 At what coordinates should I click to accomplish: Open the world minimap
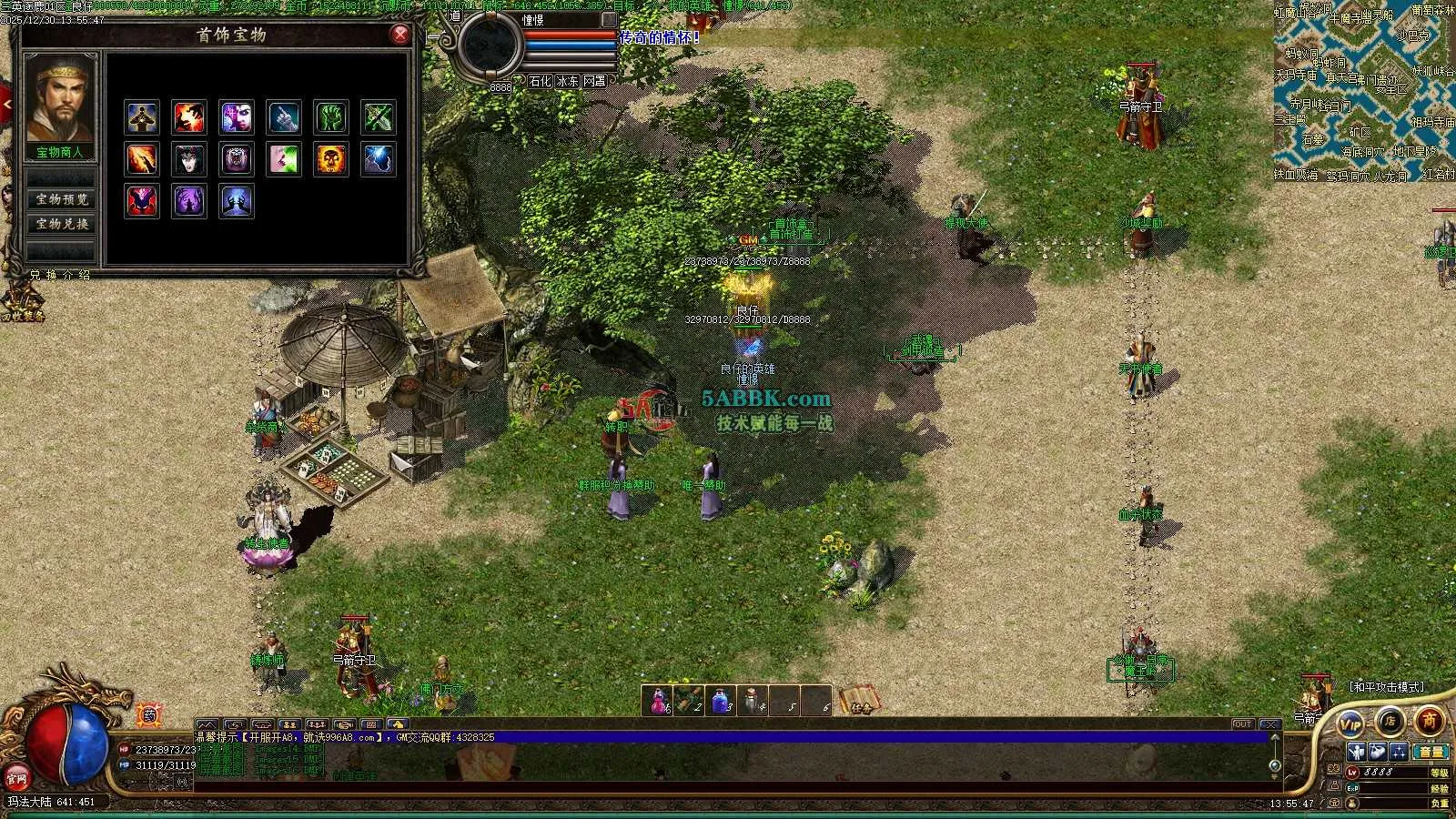pos(1363,91)
